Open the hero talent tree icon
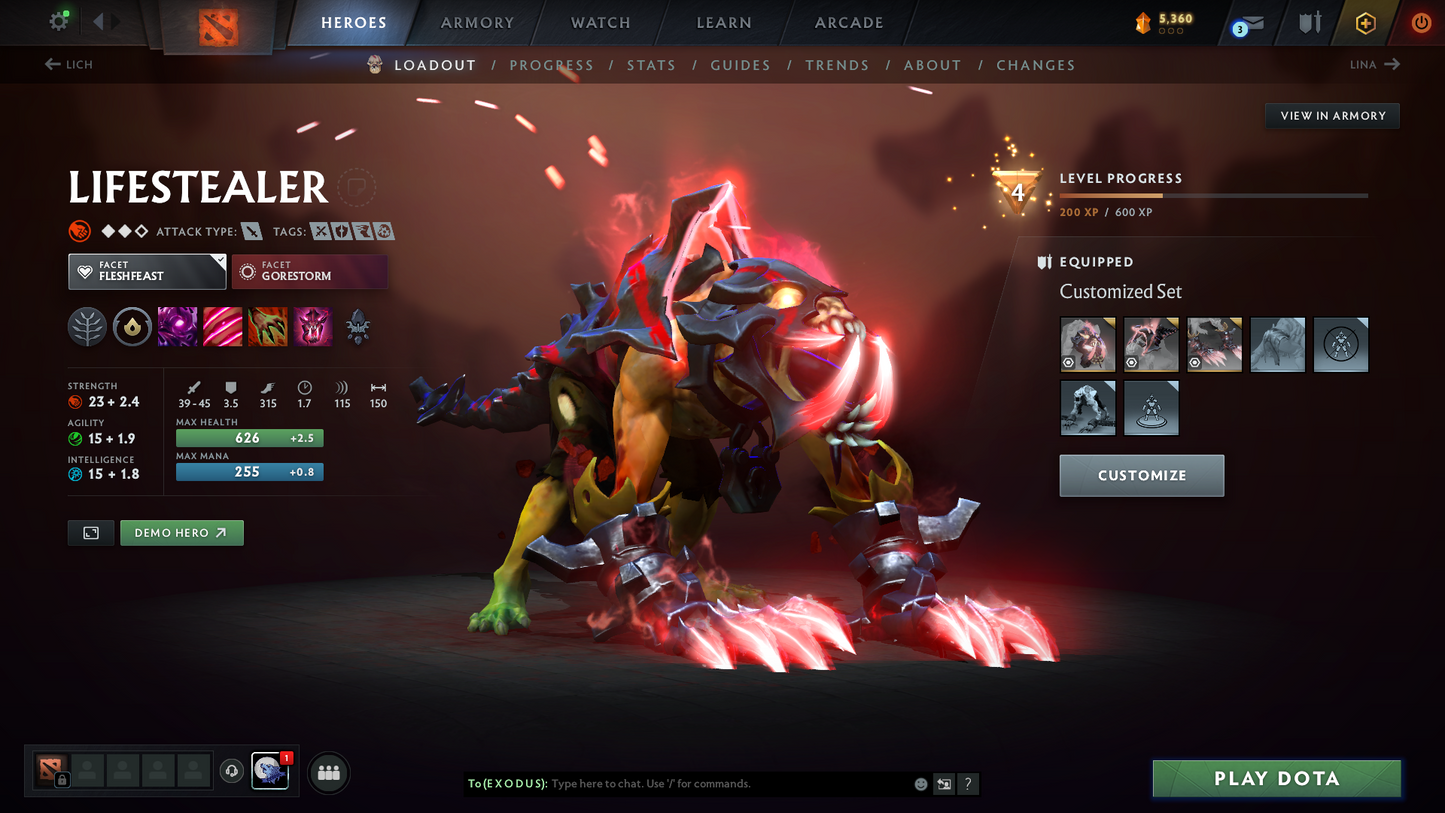This screenshot has width=1445, height=813. [87, 327]
